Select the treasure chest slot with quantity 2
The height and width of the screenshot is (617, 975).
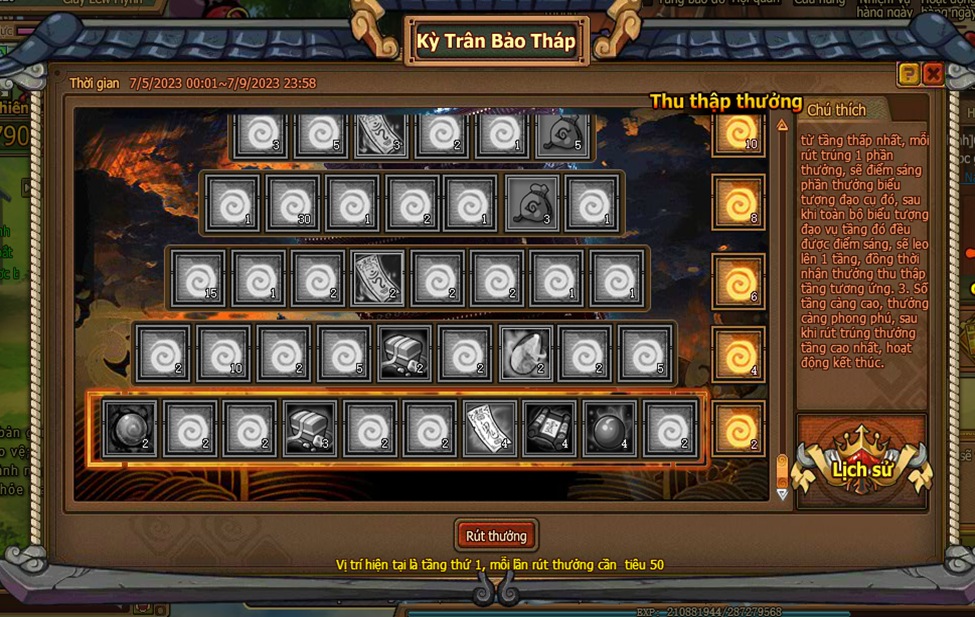[x=405, y=354]
